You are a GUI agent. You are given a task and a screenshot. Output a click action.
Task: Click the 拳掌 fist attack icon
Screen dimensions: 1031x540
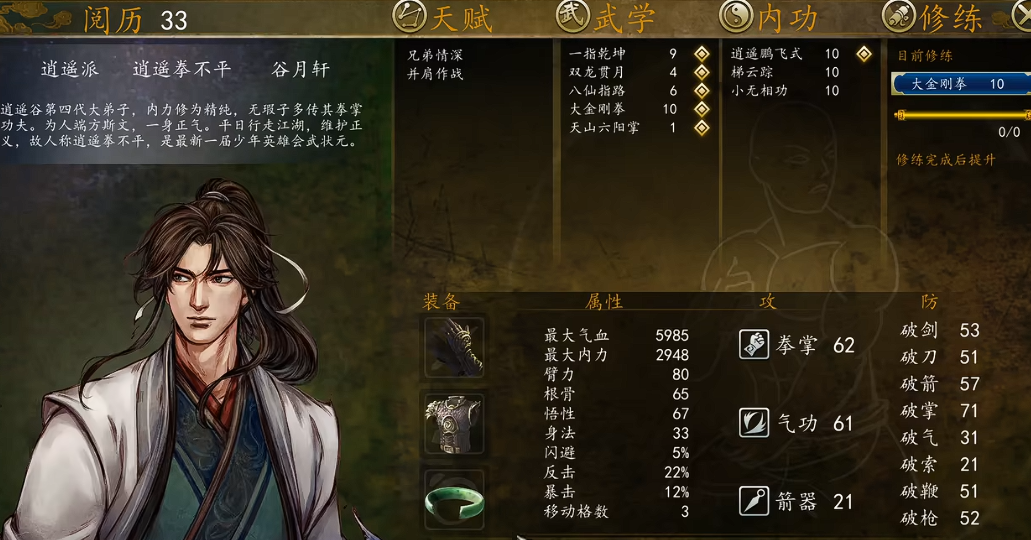coord(754,345)
